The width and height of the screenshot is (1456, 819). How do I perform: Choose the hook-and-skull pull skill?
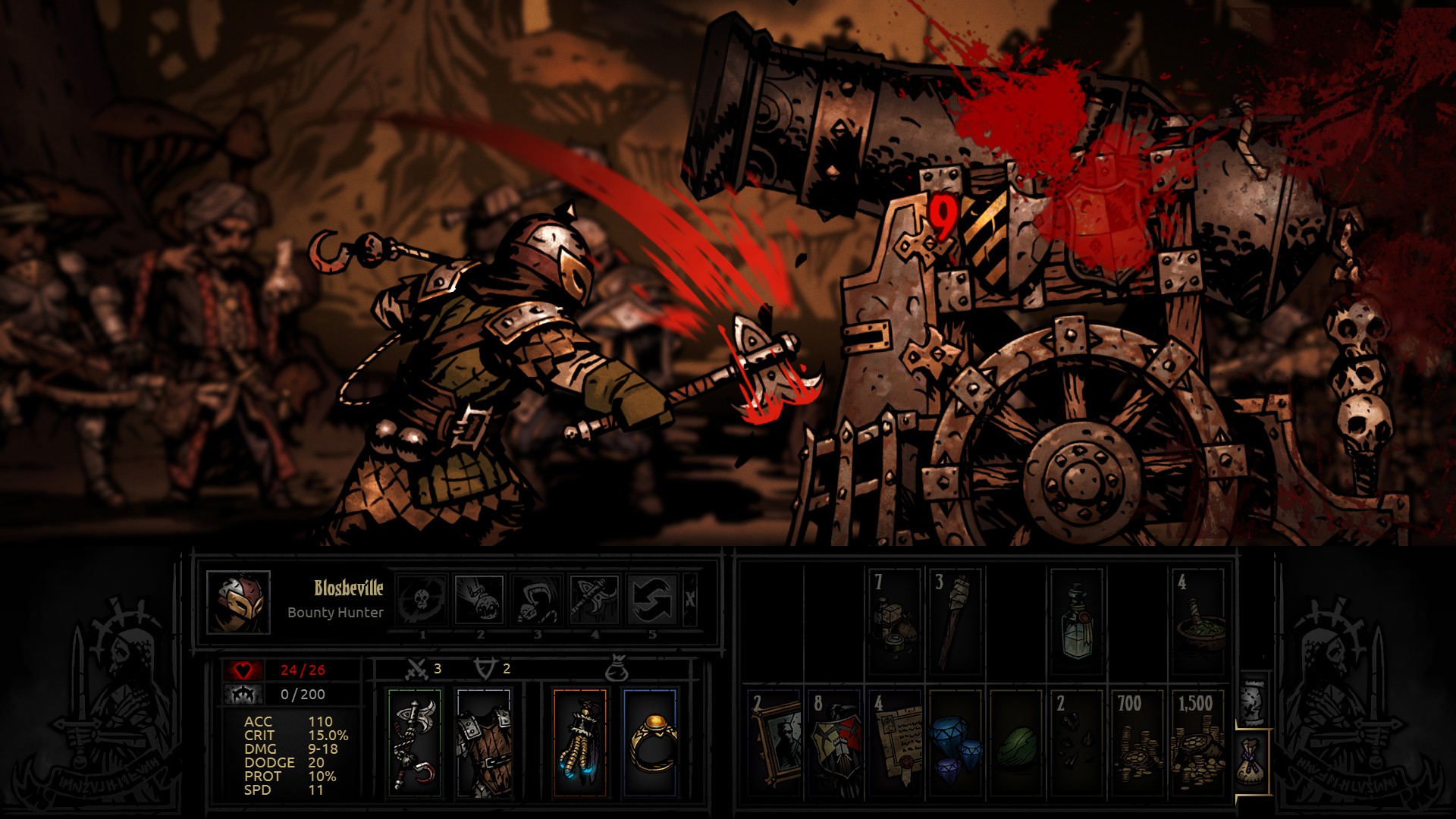537,600
